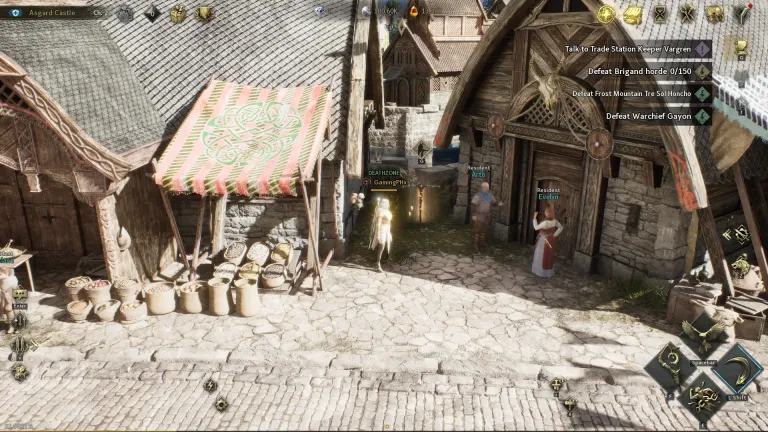Click the gold shield emblem icon

204,14
